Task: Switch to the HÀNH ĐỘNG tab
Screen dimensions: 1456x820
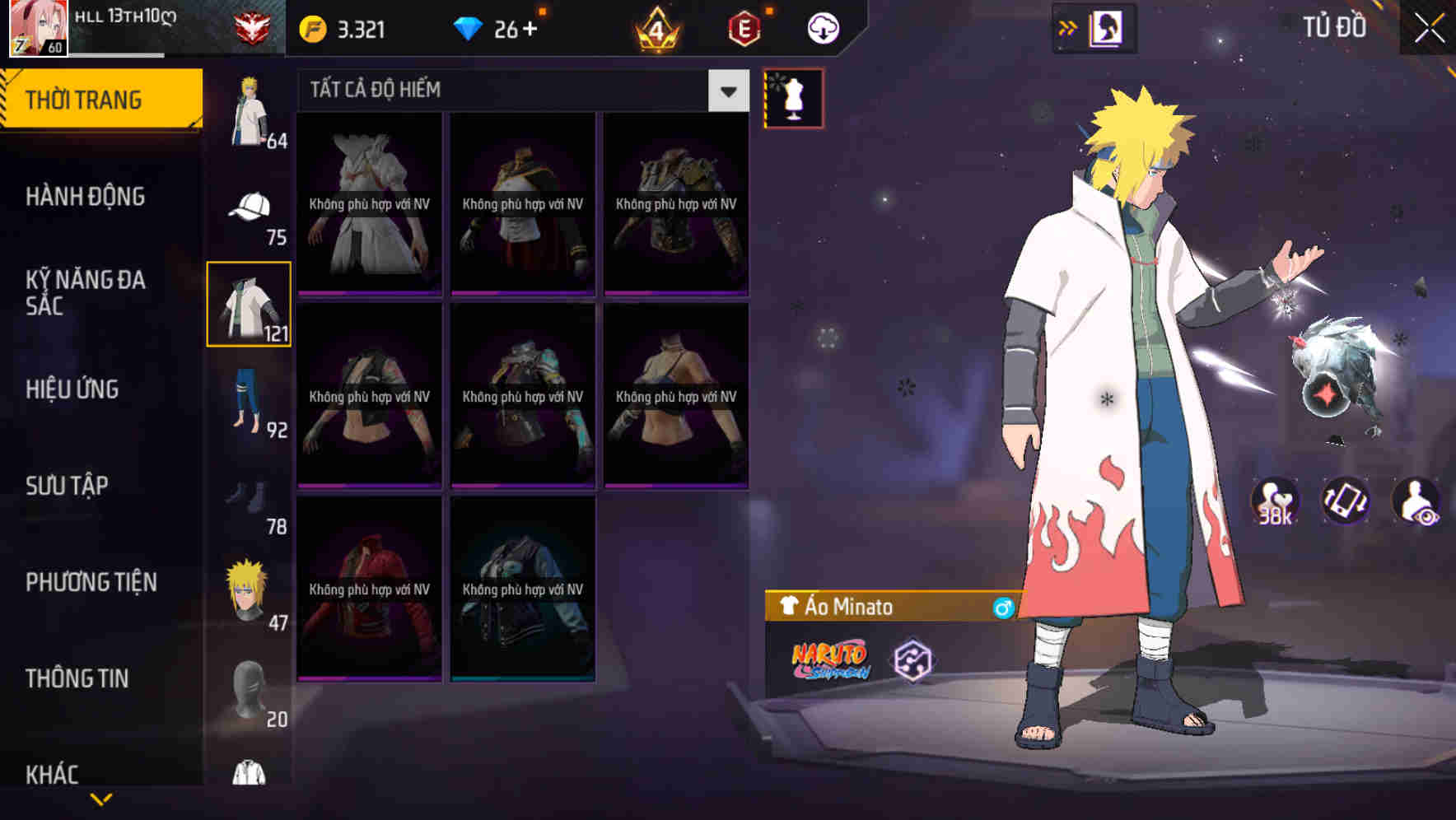Action: tap(86, 196)
